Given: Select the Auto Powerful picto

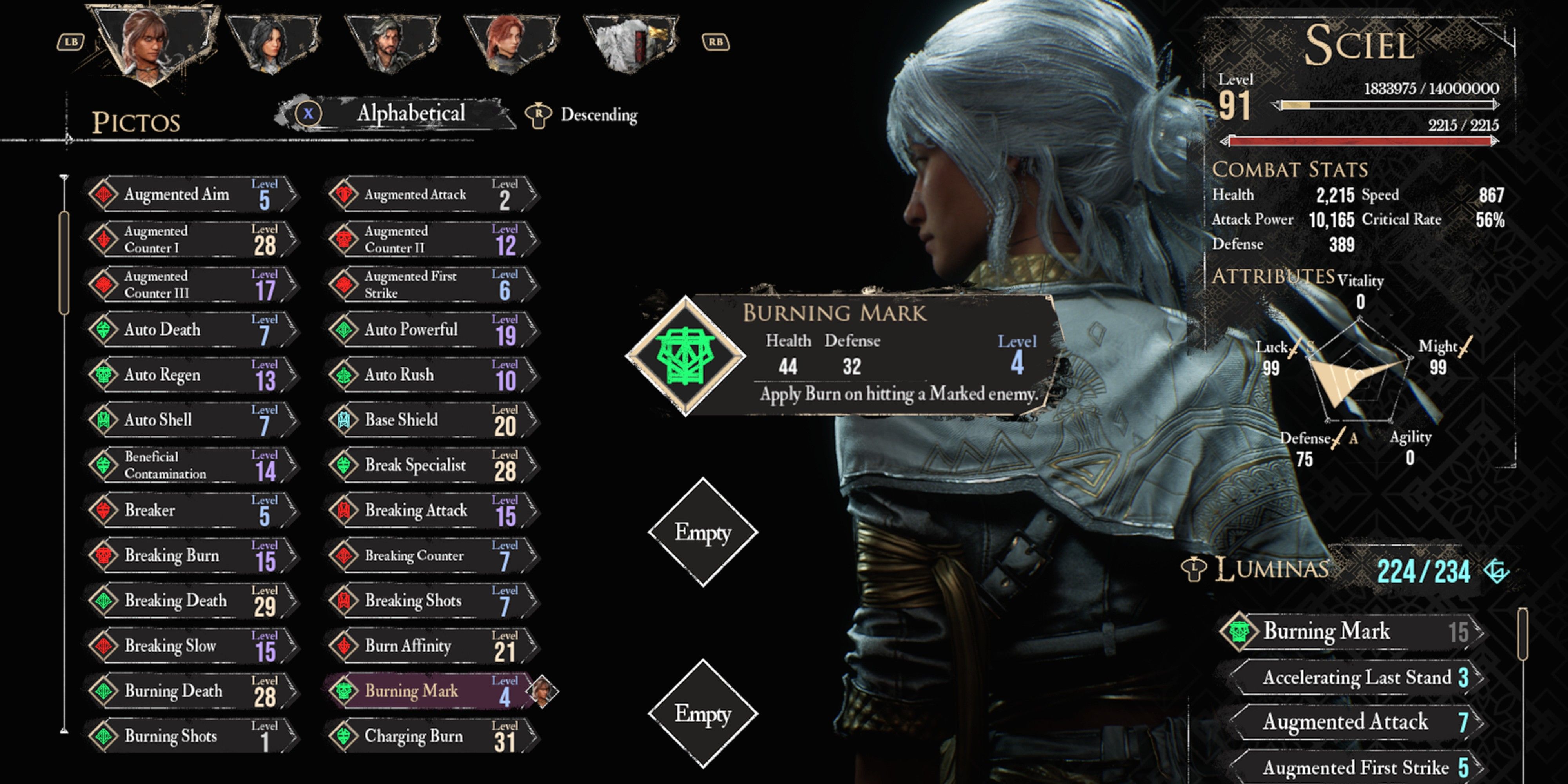Looking at the screenshot, I should coord(429,329).
